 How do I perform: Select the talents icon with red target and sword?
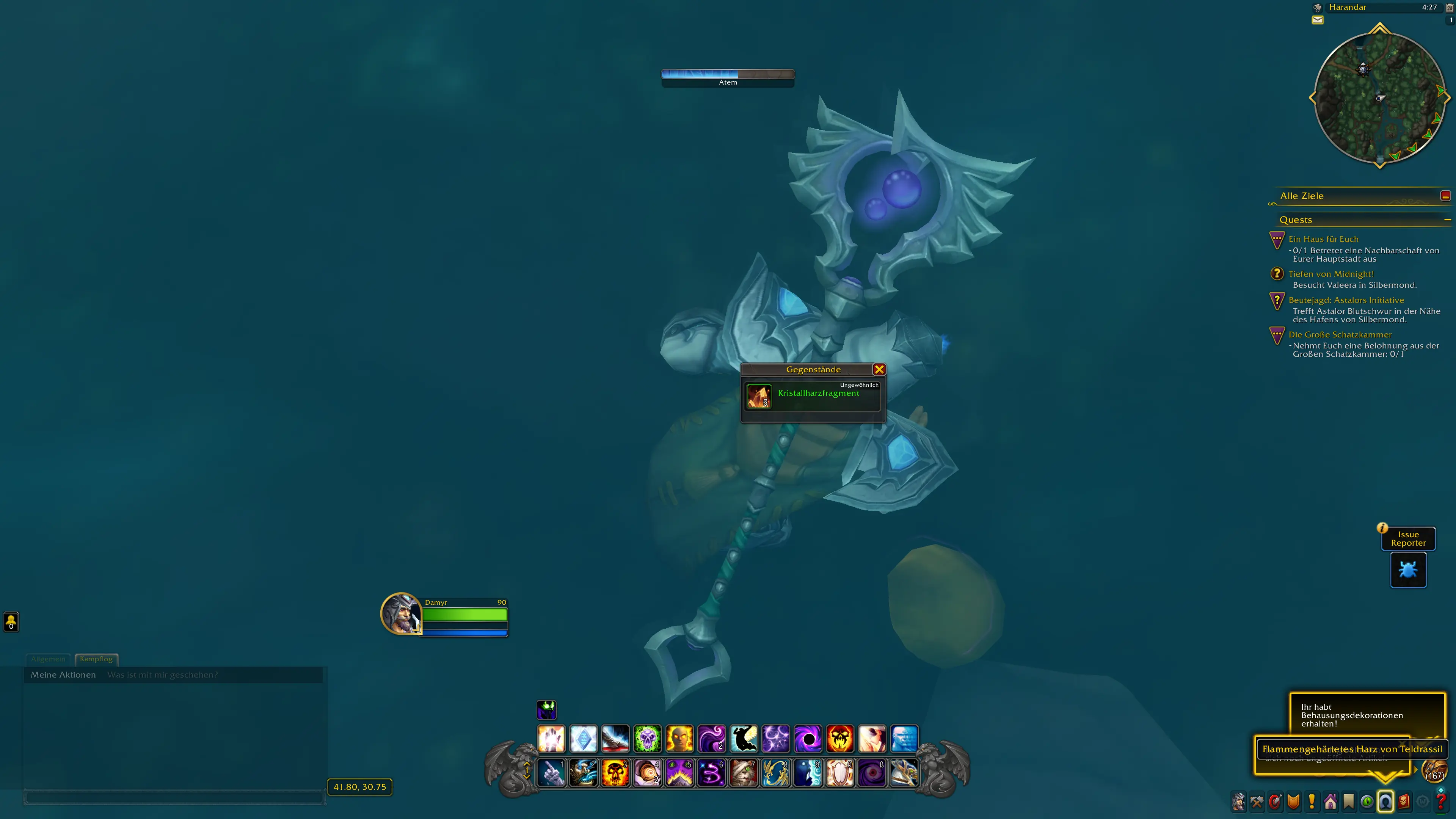[1275, 802]
